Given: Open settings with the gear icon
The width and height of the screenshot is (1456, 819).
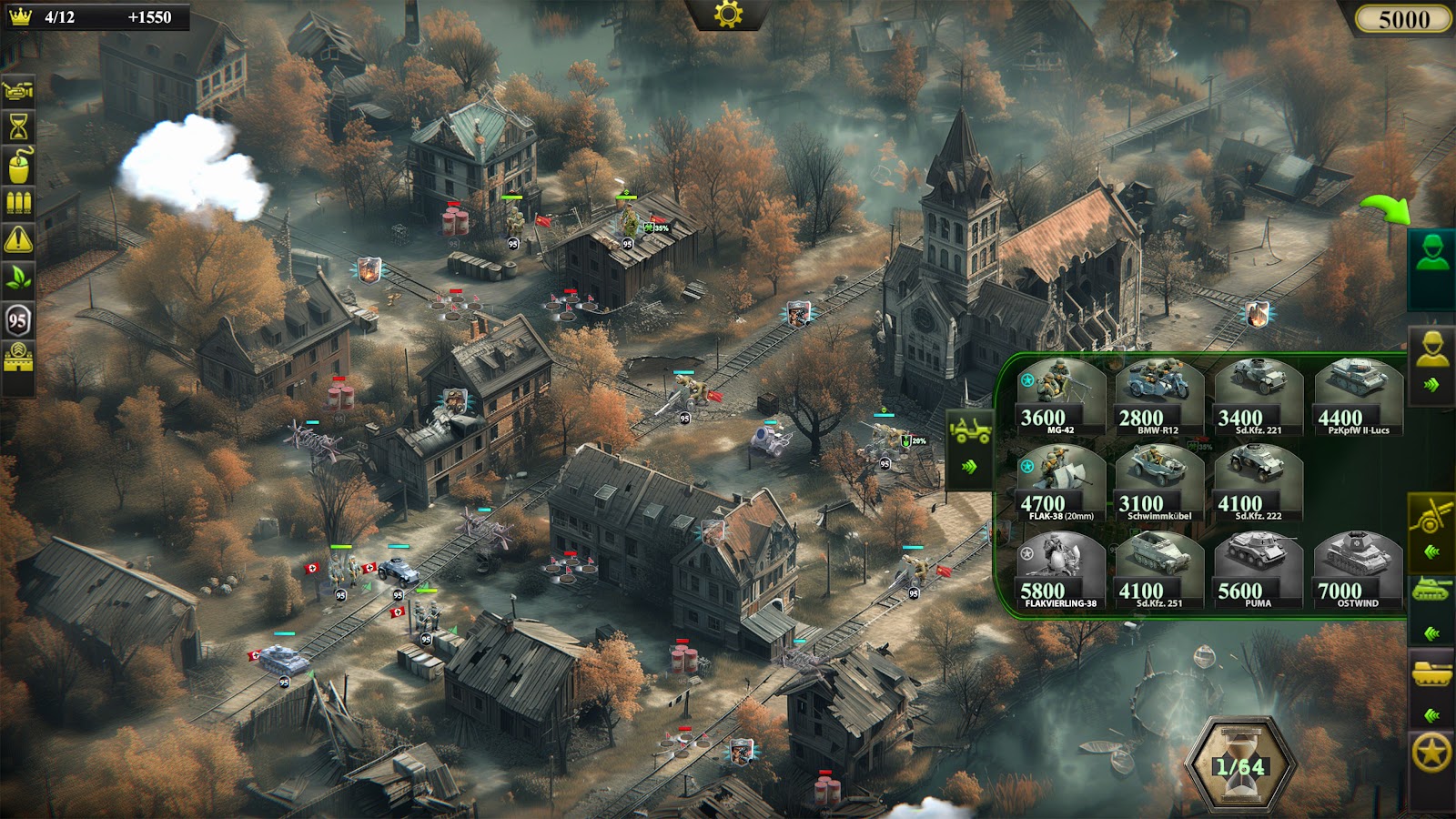Looking at the screenshot, I should 728,14.
